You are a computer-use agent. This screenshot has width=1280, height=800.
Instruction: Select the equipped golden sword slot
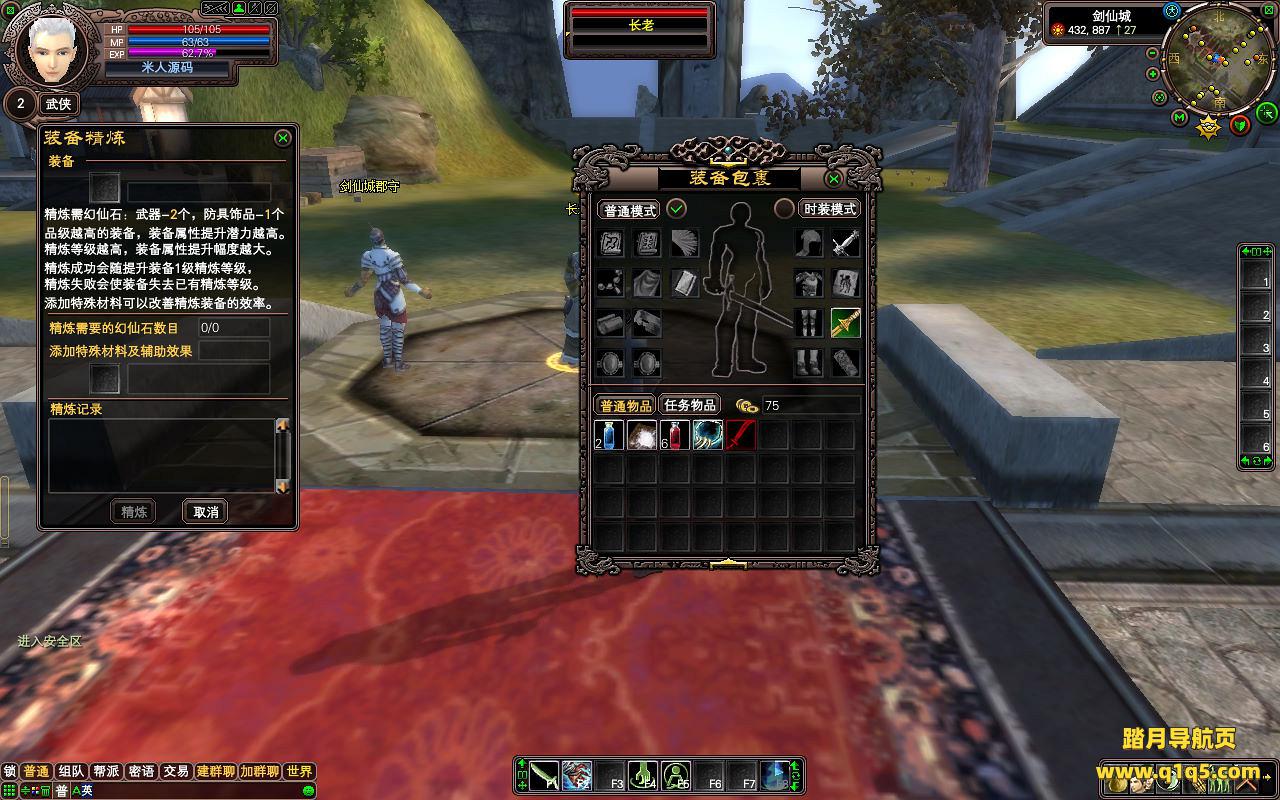[x=845, y=322]
